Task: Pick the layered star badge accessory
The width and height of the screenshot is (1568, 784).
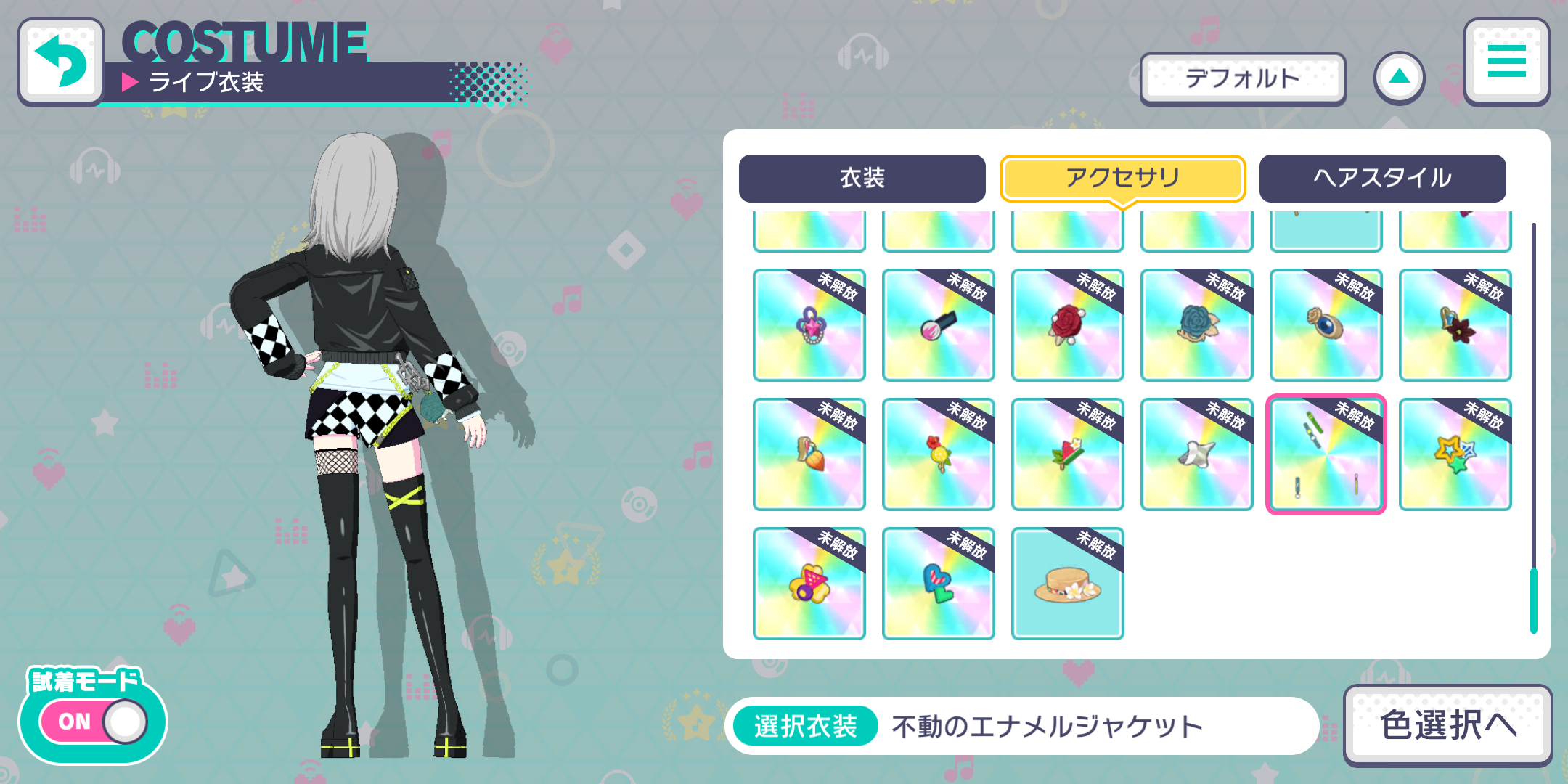Action: point(1455,454)
